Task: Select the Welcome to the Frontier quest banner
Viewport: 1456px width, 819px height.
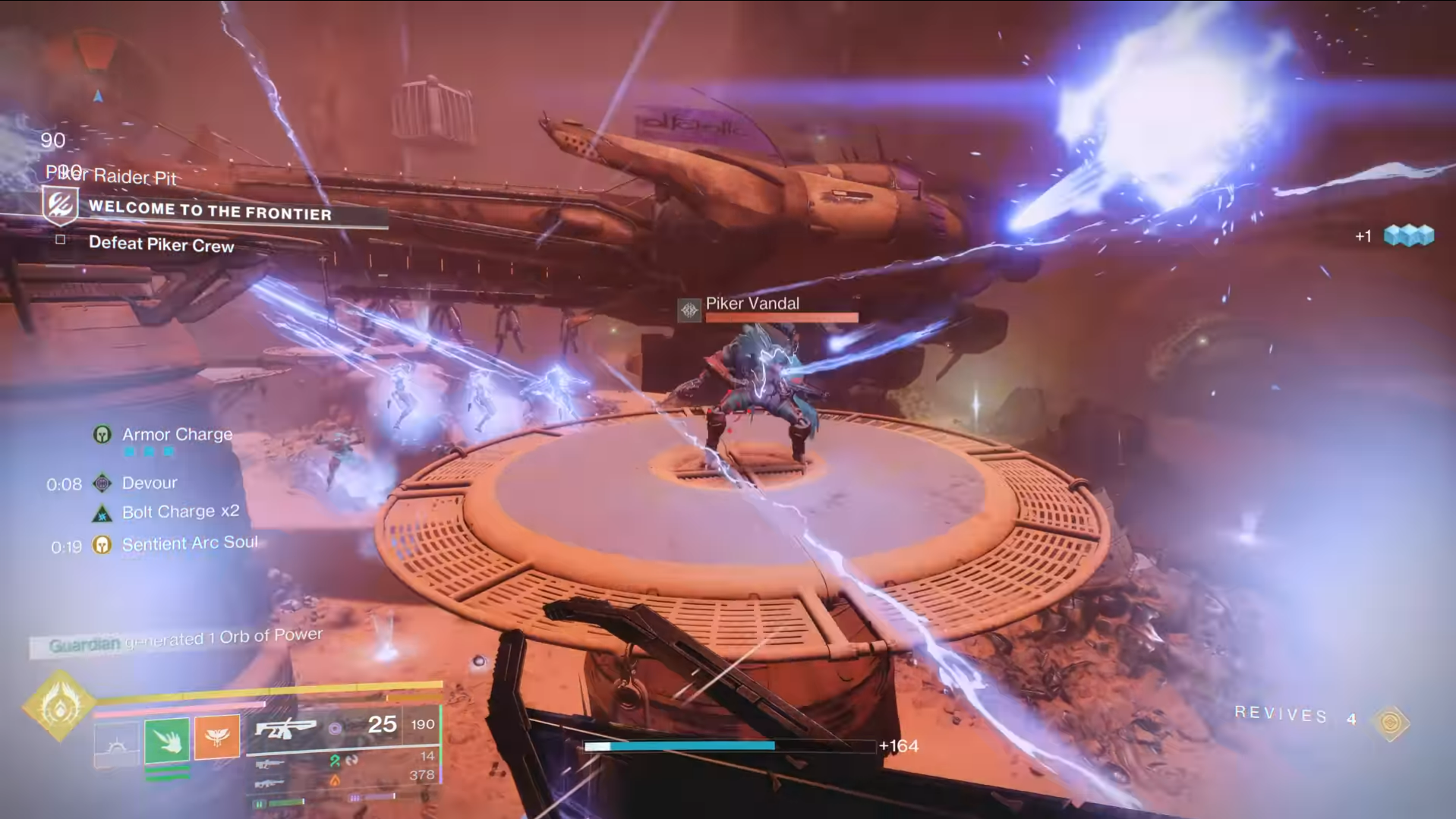Action: tap(210, 209)
